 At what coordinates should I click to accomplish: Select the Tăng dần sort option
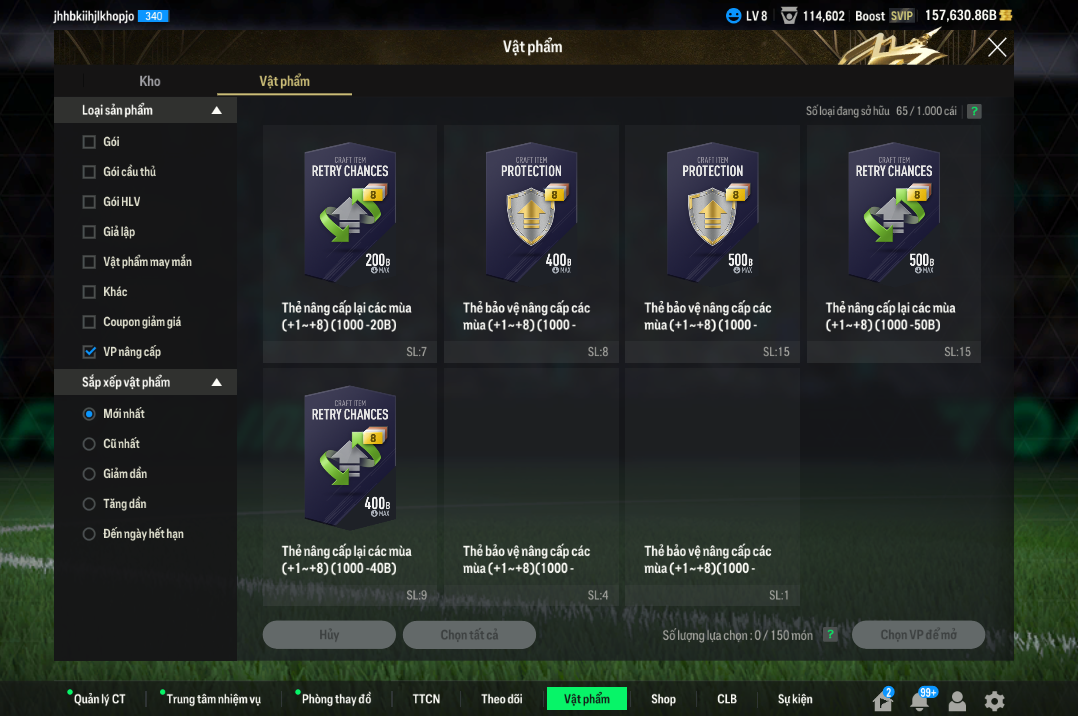pos(89,504)
